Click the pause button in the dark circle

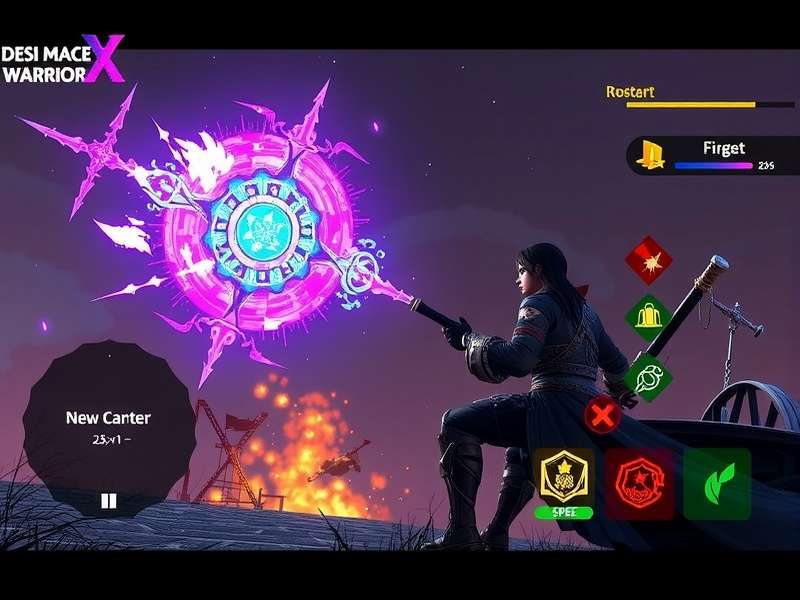109,501
